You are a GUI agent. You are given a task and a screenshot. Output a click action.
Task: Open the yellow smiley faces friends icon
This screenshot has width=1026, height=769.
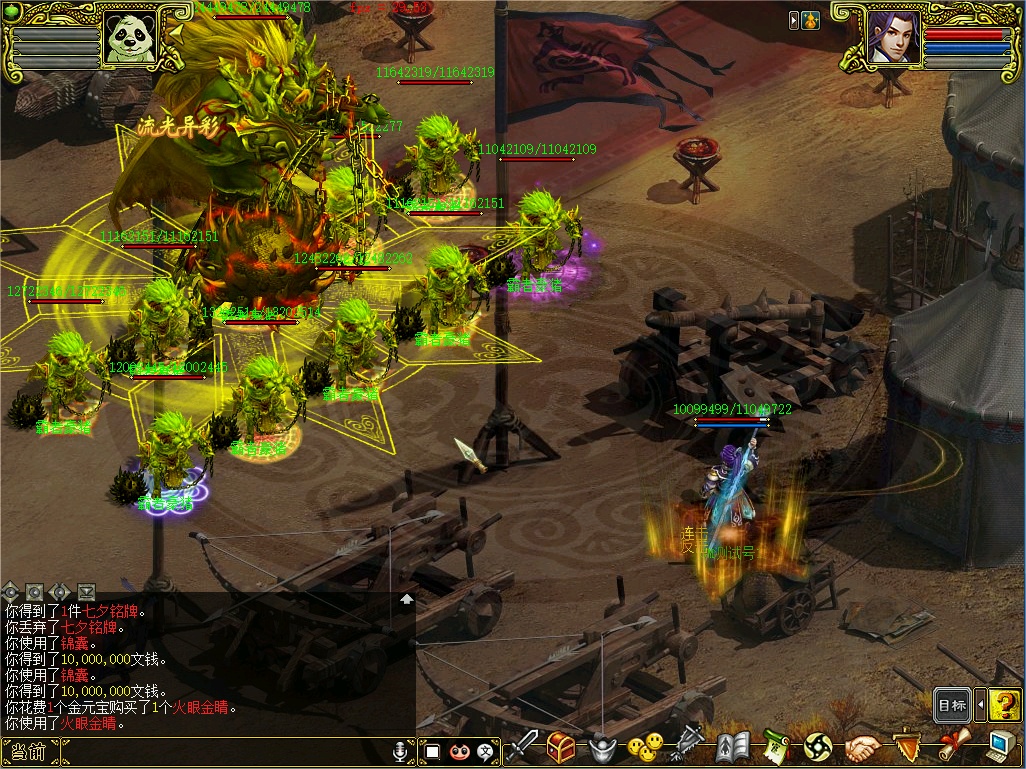point(645,746)
